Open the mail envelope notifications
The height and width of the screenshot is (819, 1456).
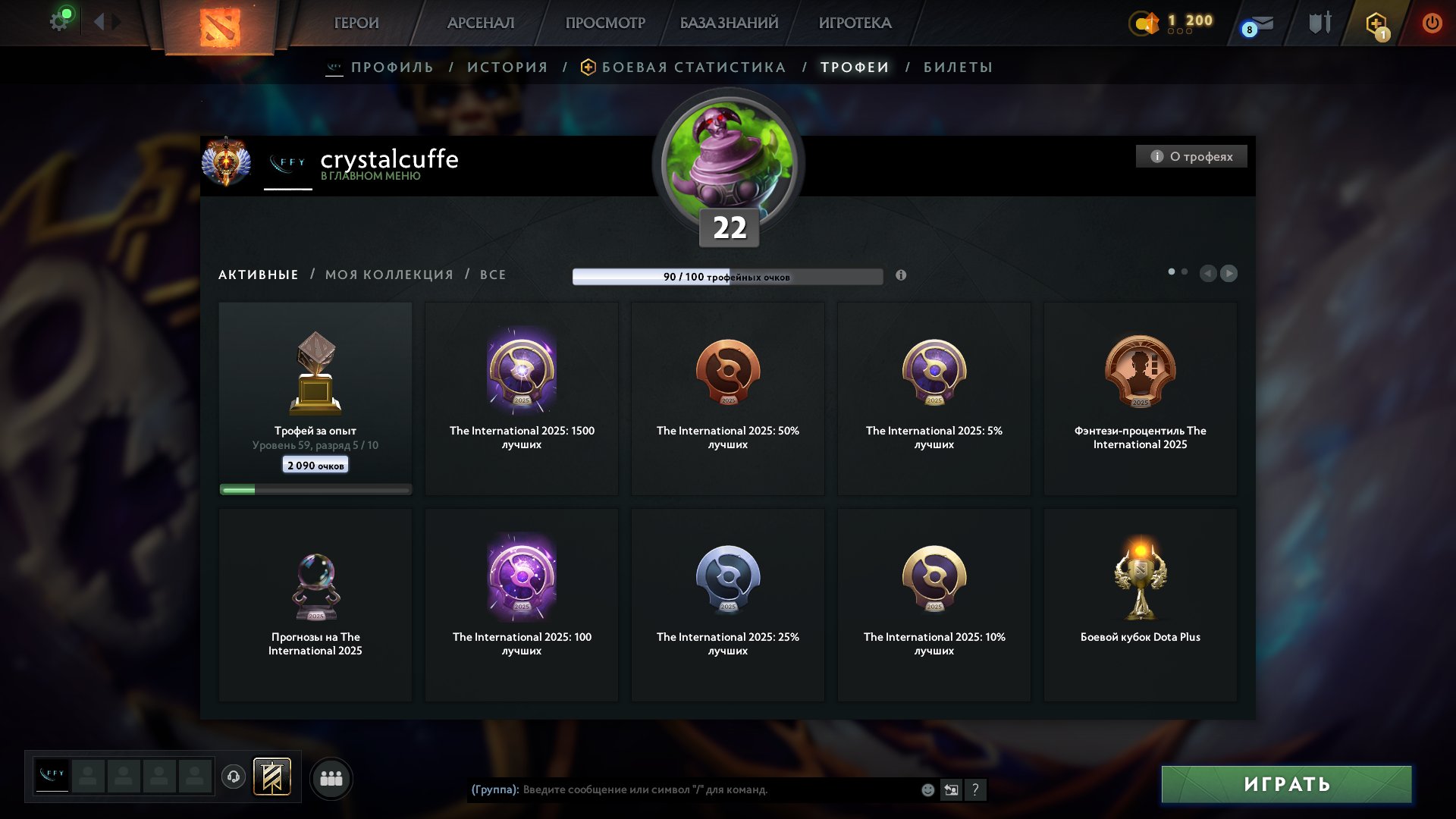click(x=1262, y=24)
